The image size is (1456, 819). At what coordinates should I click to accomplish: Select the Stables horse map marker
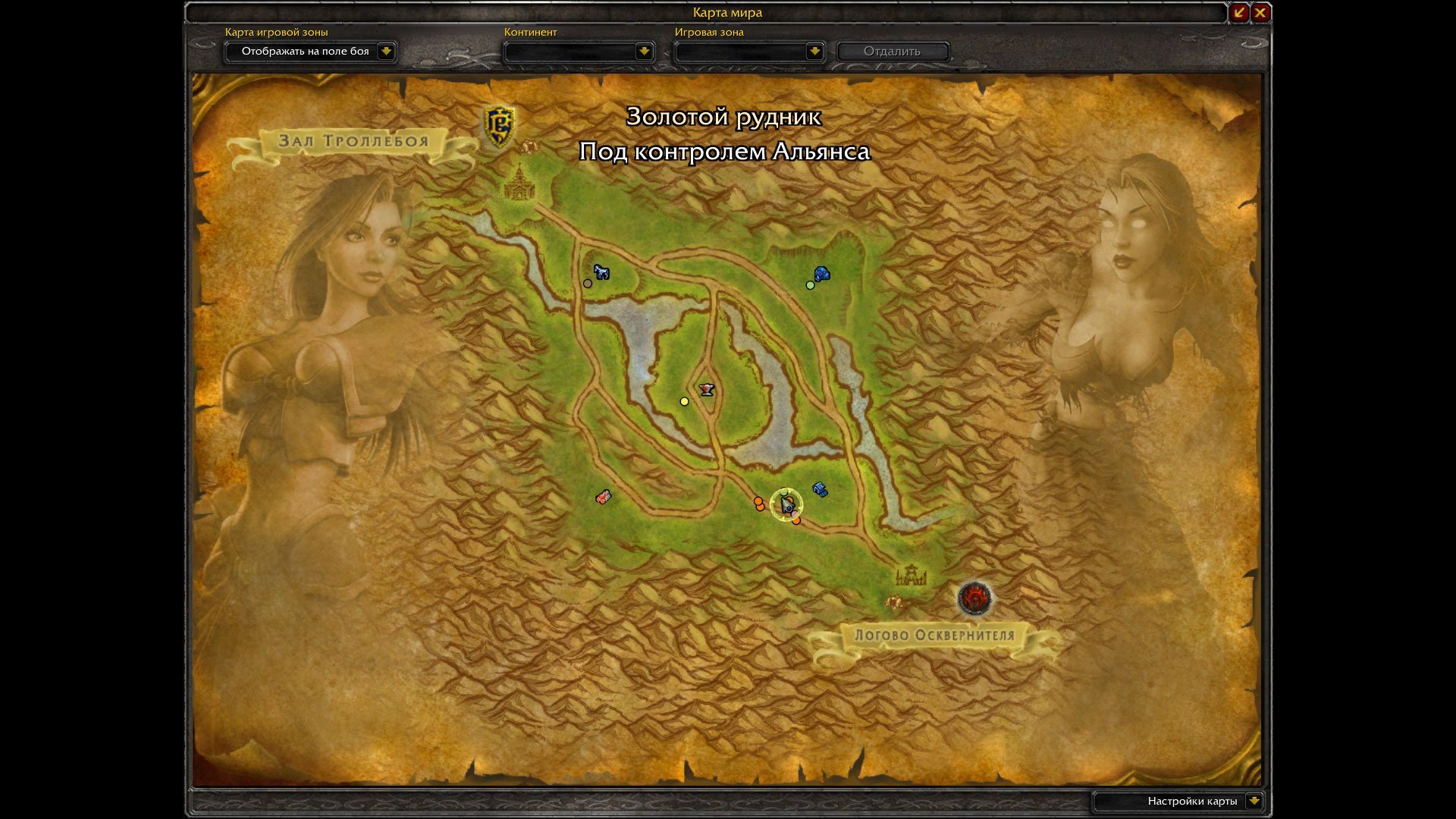601,271
